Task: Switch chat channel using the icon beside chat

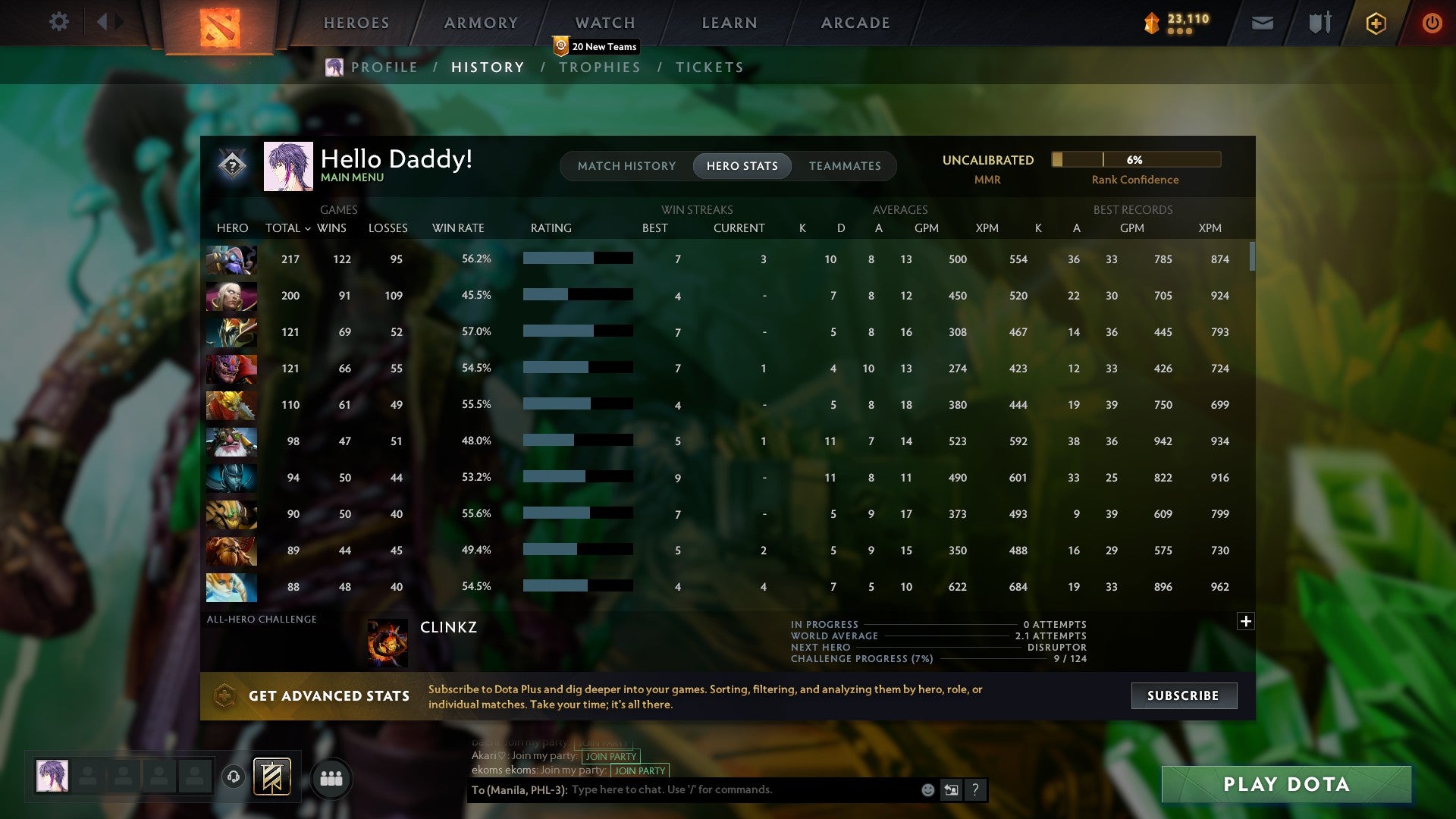Action: (952, 790)
